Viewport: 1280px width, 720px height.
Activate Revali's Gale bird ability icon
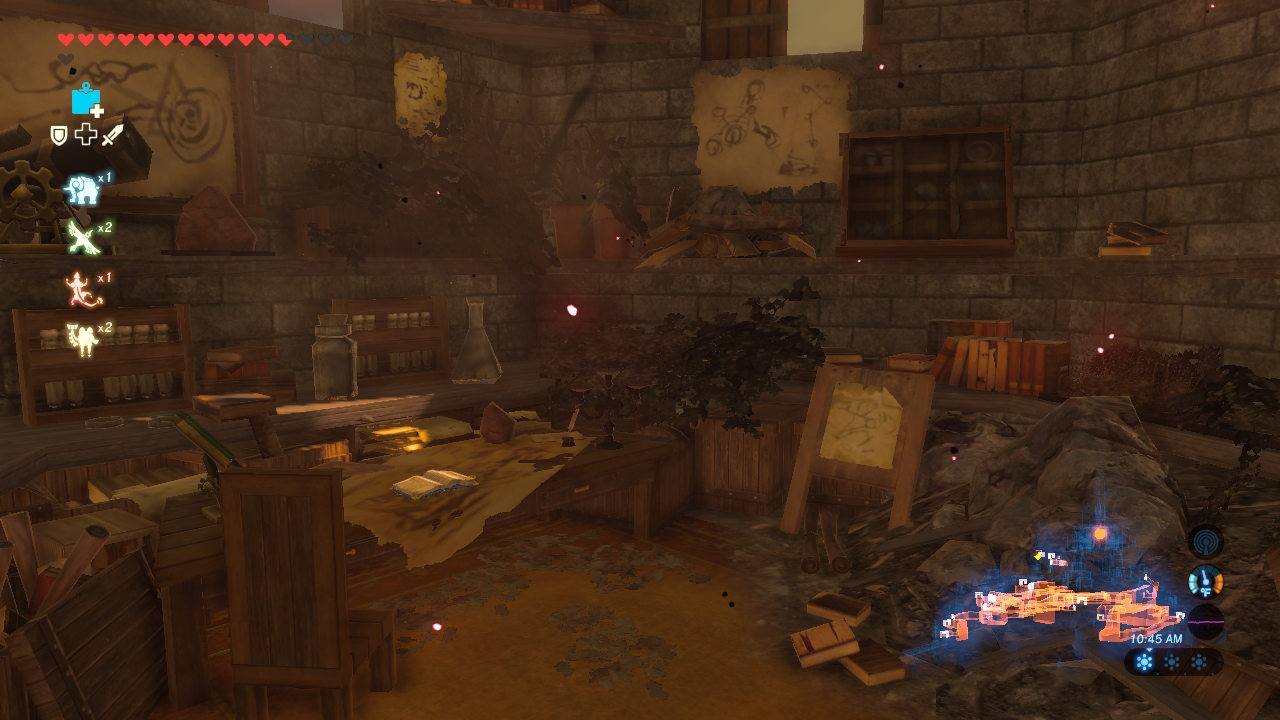81,238
